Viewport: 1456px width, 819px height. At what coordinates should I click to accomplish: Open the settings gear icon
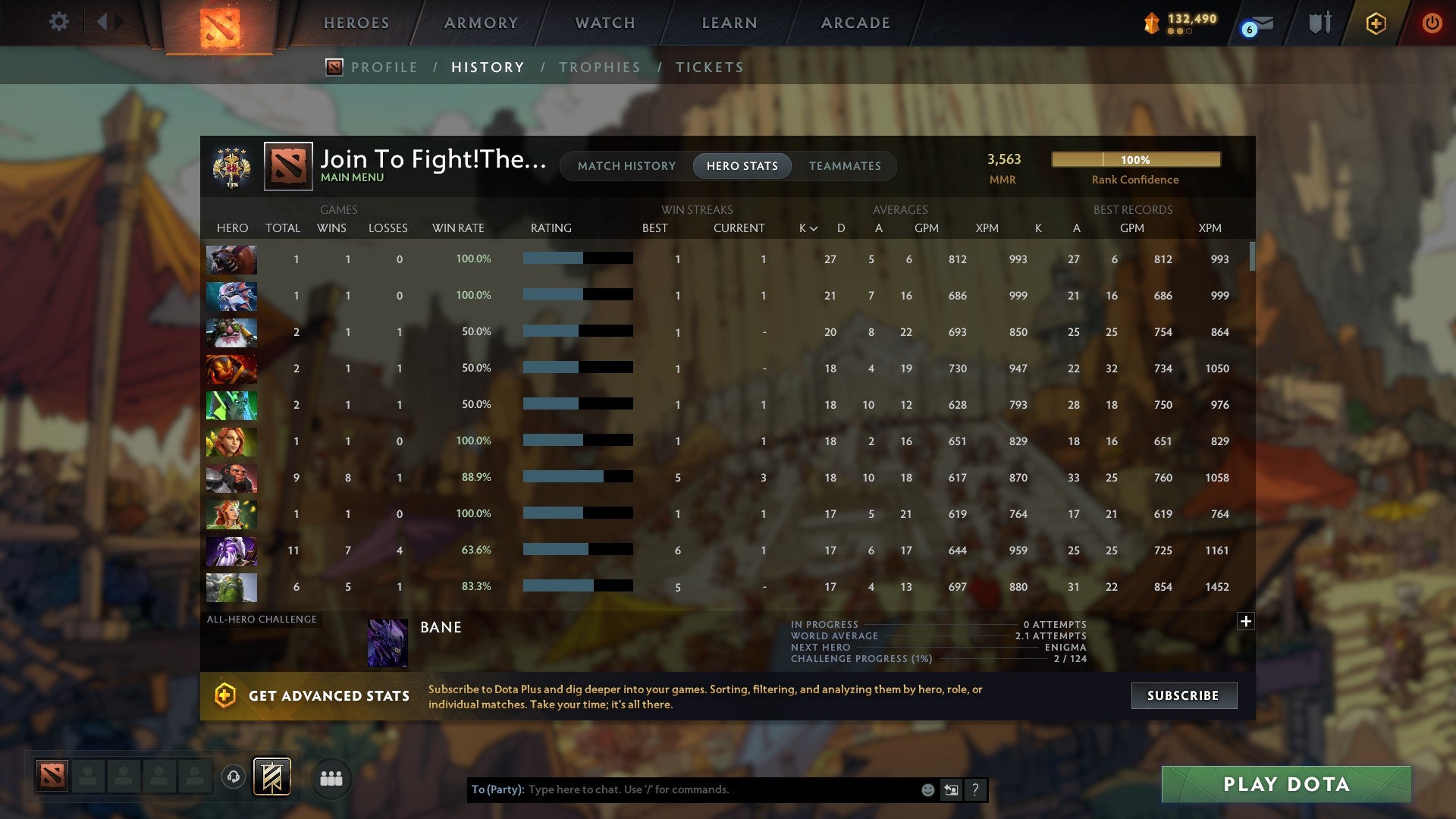(58, 22)
